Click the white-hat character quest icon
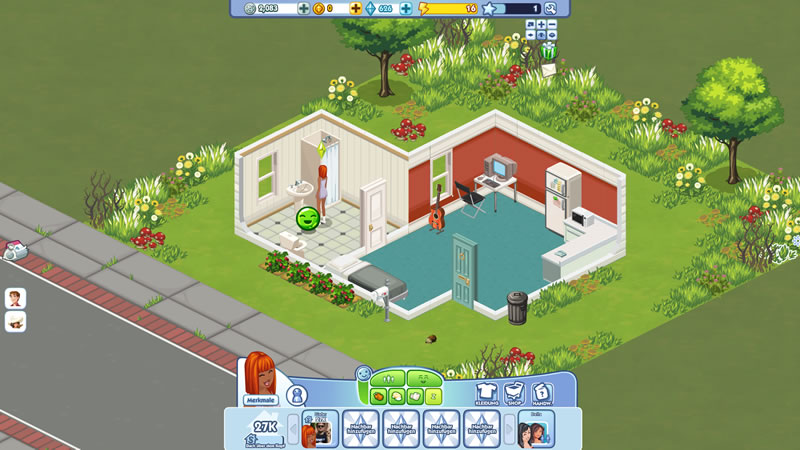The height and width of the screenshot is (450, 800). (15, 322)
